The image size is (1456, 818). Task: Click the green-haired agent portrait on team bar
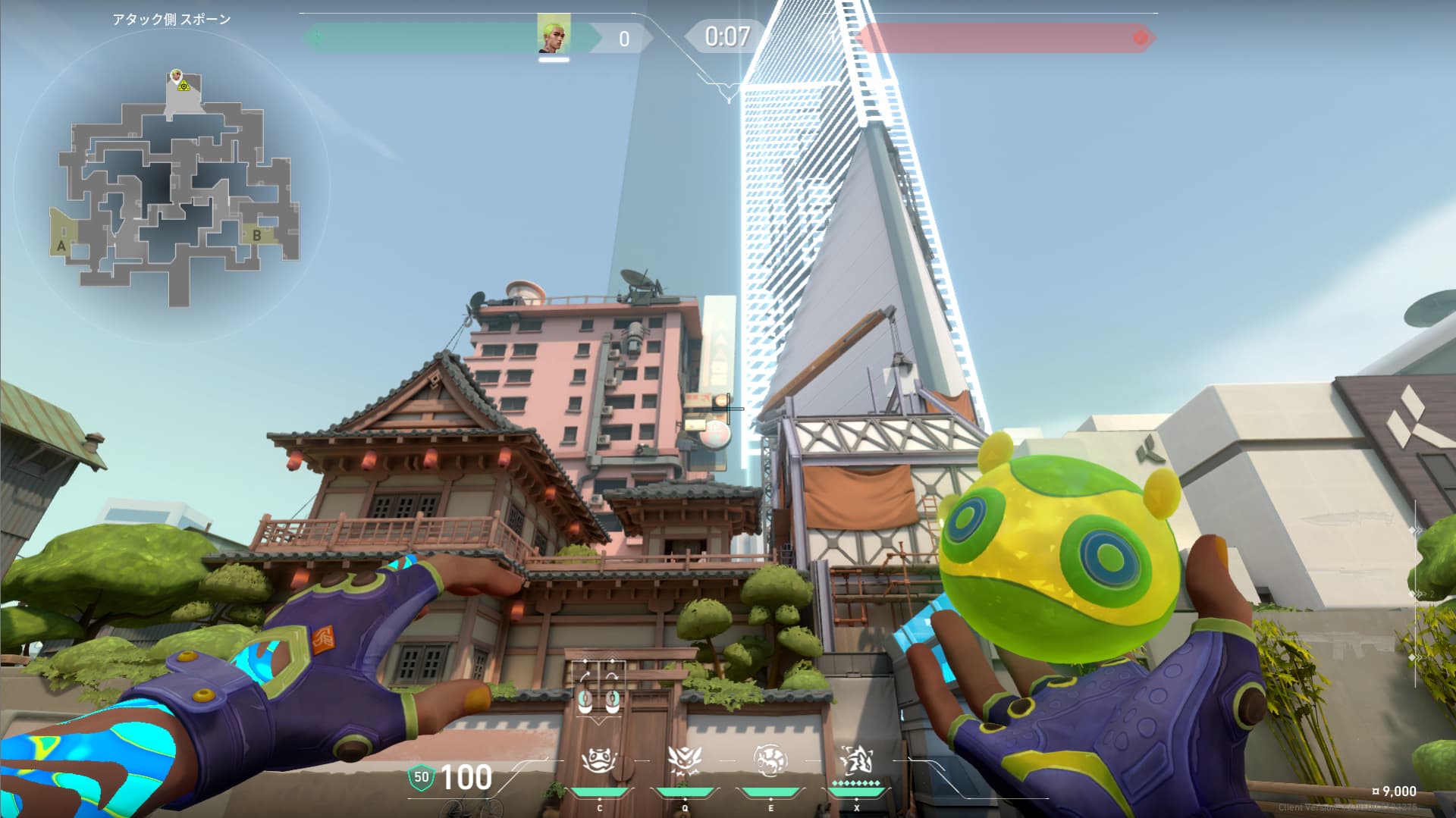point(554,34)
